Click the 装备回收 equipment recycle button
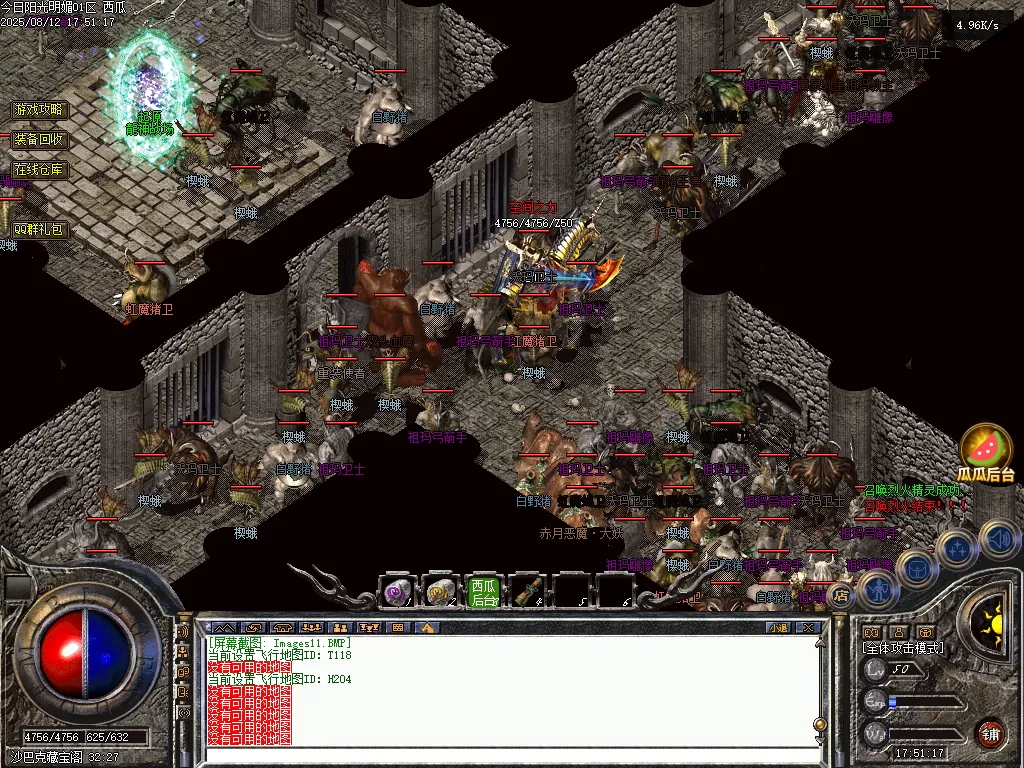This screenshot has width=1024, height=768. (39, 139)
